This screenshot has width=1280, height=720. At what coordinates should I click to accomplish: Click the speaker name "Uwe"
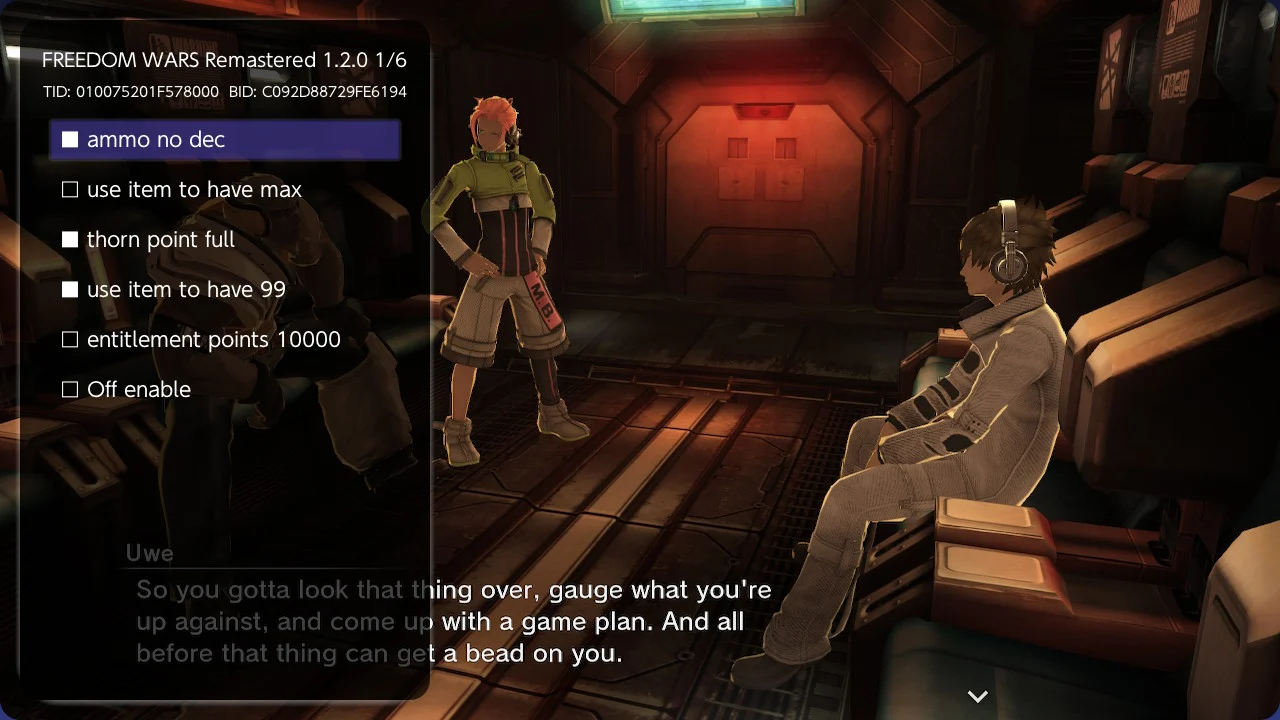tap(150, 553)
